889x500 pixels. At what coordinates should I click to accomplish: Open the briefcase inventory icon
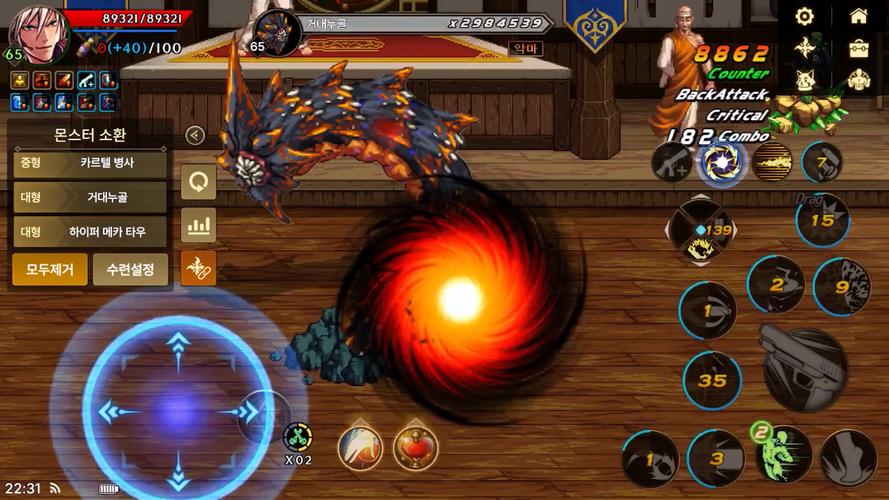[858, 48]
